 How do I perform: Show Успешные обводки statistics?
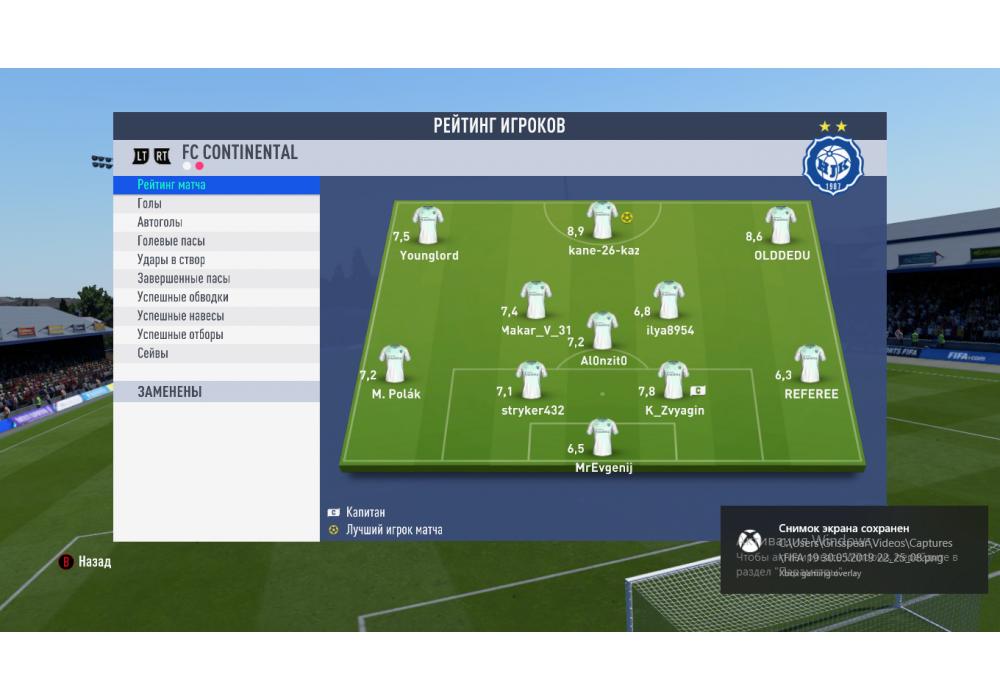tap(183, 297)
